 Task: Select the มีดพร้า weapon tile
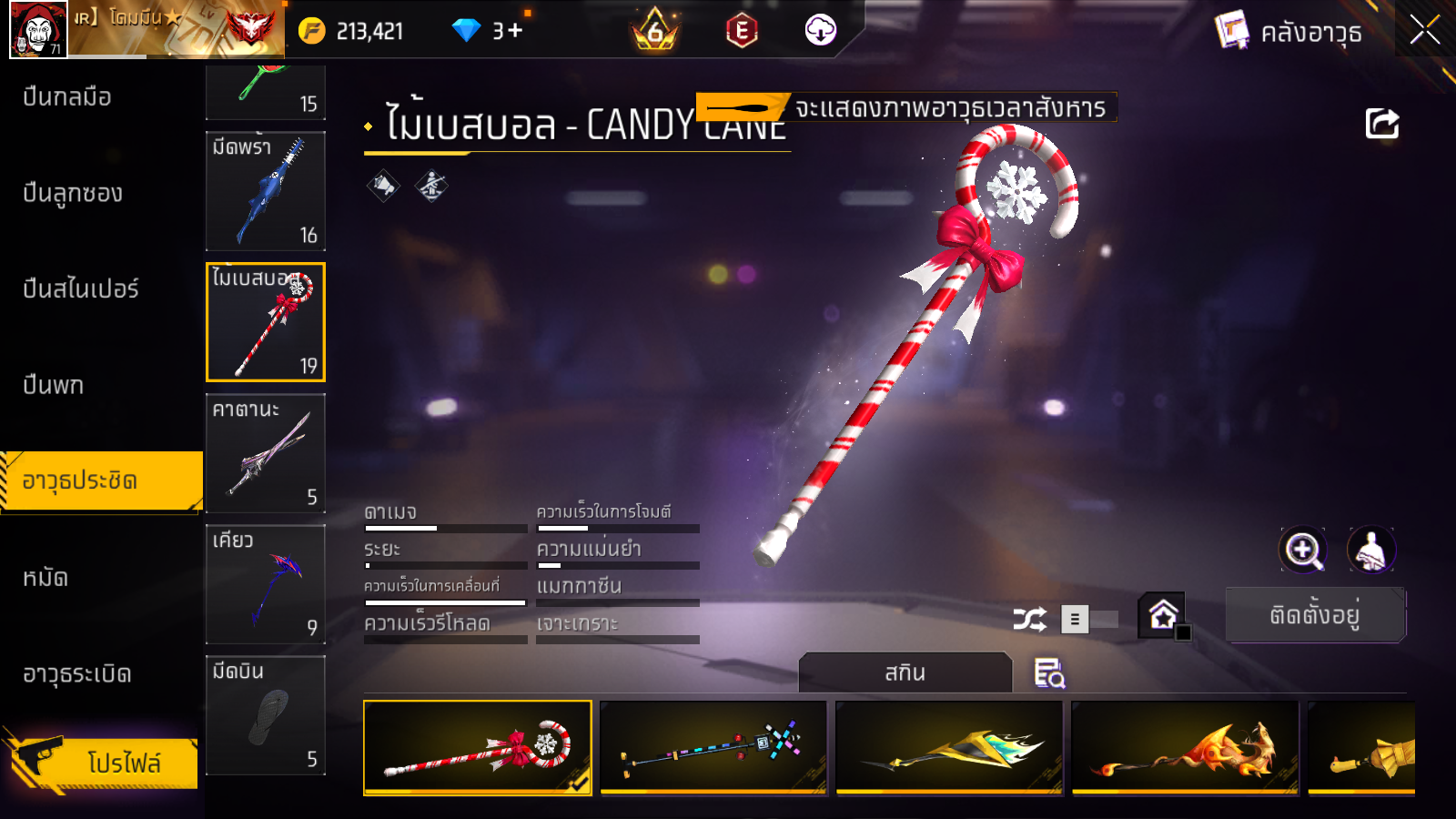point(266,191)
